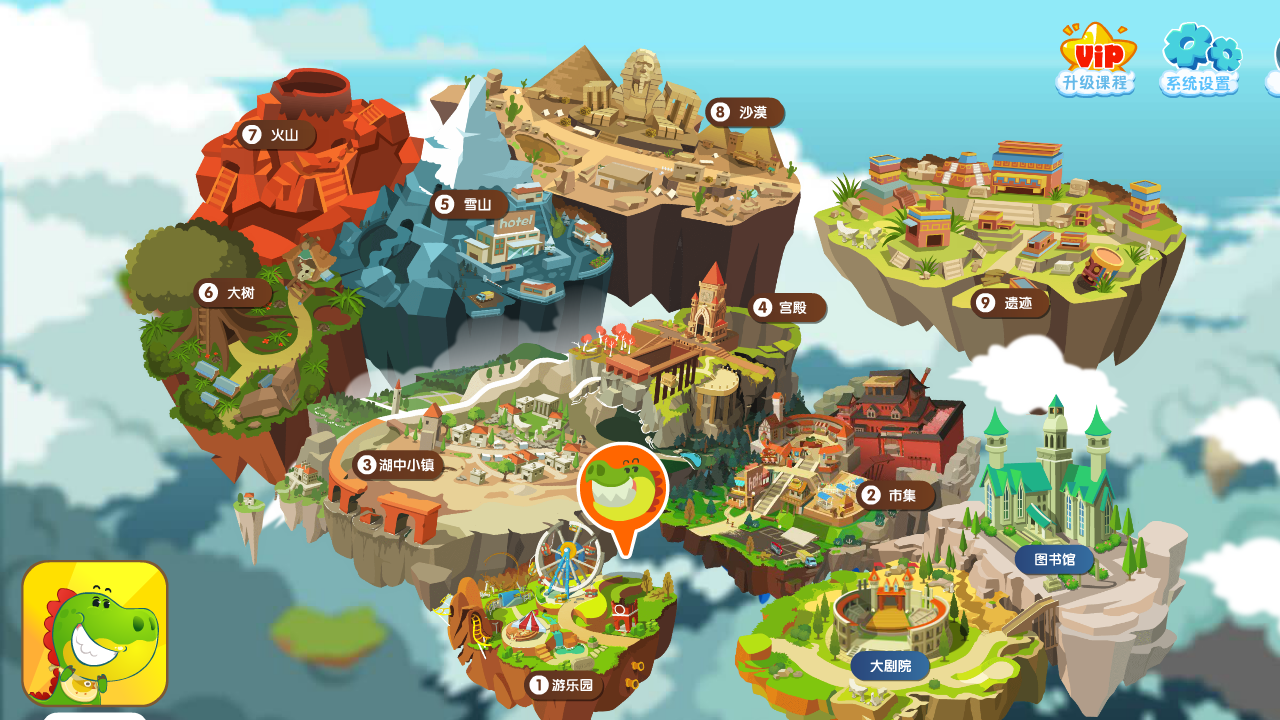Open level 5 雪山 snow mountain
Screen dimensions: 1280x720
tap(468, 205)
